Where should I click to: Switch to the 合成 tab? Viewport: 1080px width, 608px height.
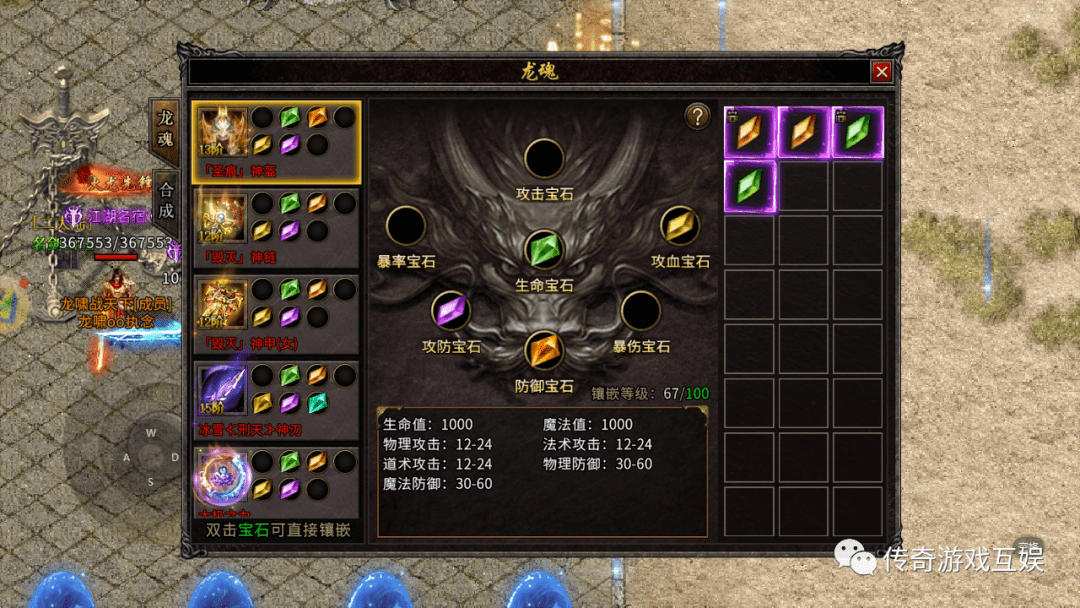click(x=165, y=198)
